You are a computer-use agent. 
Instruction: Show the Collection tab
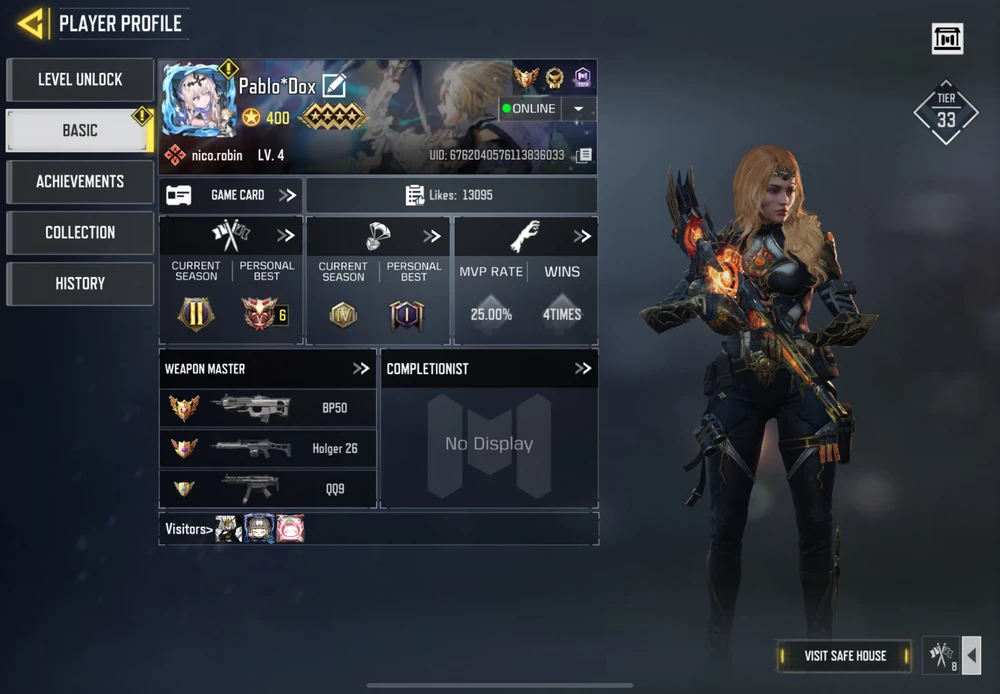point(80,232)
